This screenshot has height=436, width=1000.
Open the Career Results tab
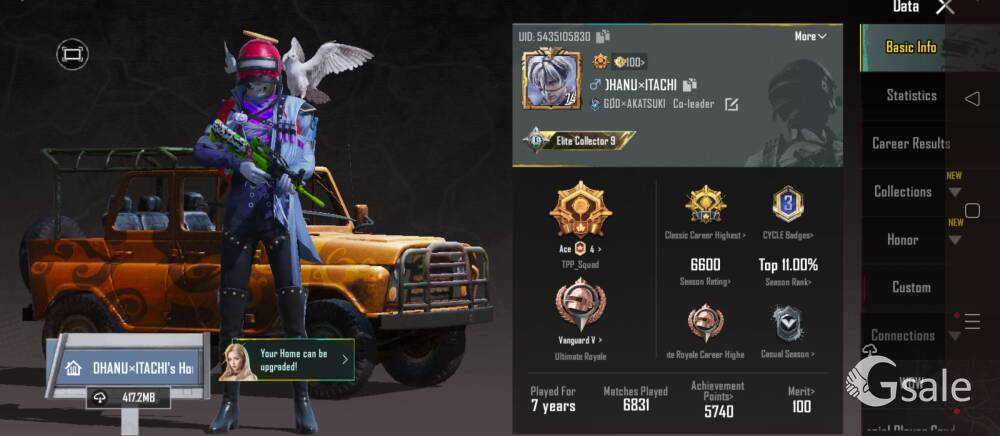910,143
